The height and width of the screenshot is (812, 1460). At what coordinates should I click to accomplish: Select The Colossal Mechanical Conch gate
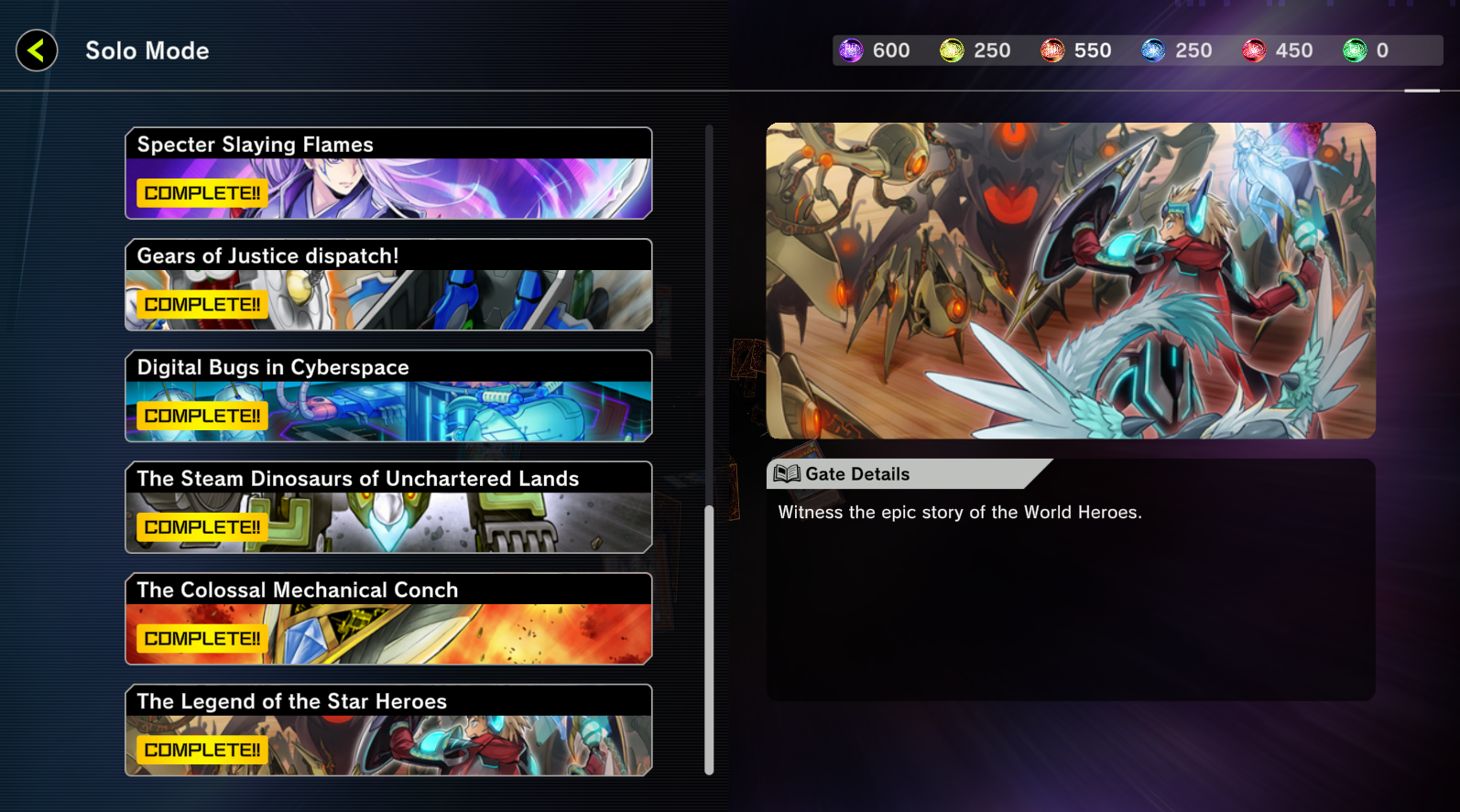tap(388, 619)
